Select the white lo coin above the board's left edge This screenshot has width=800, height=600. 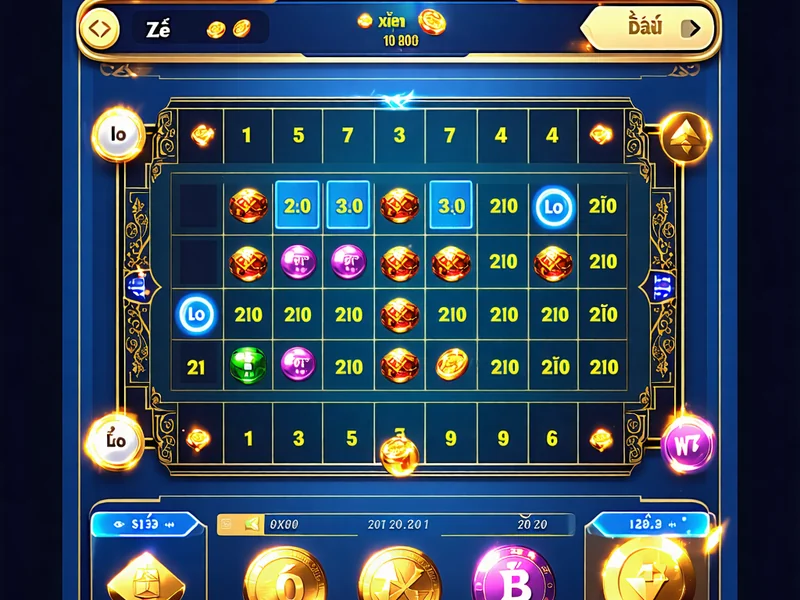pos(118,135)
